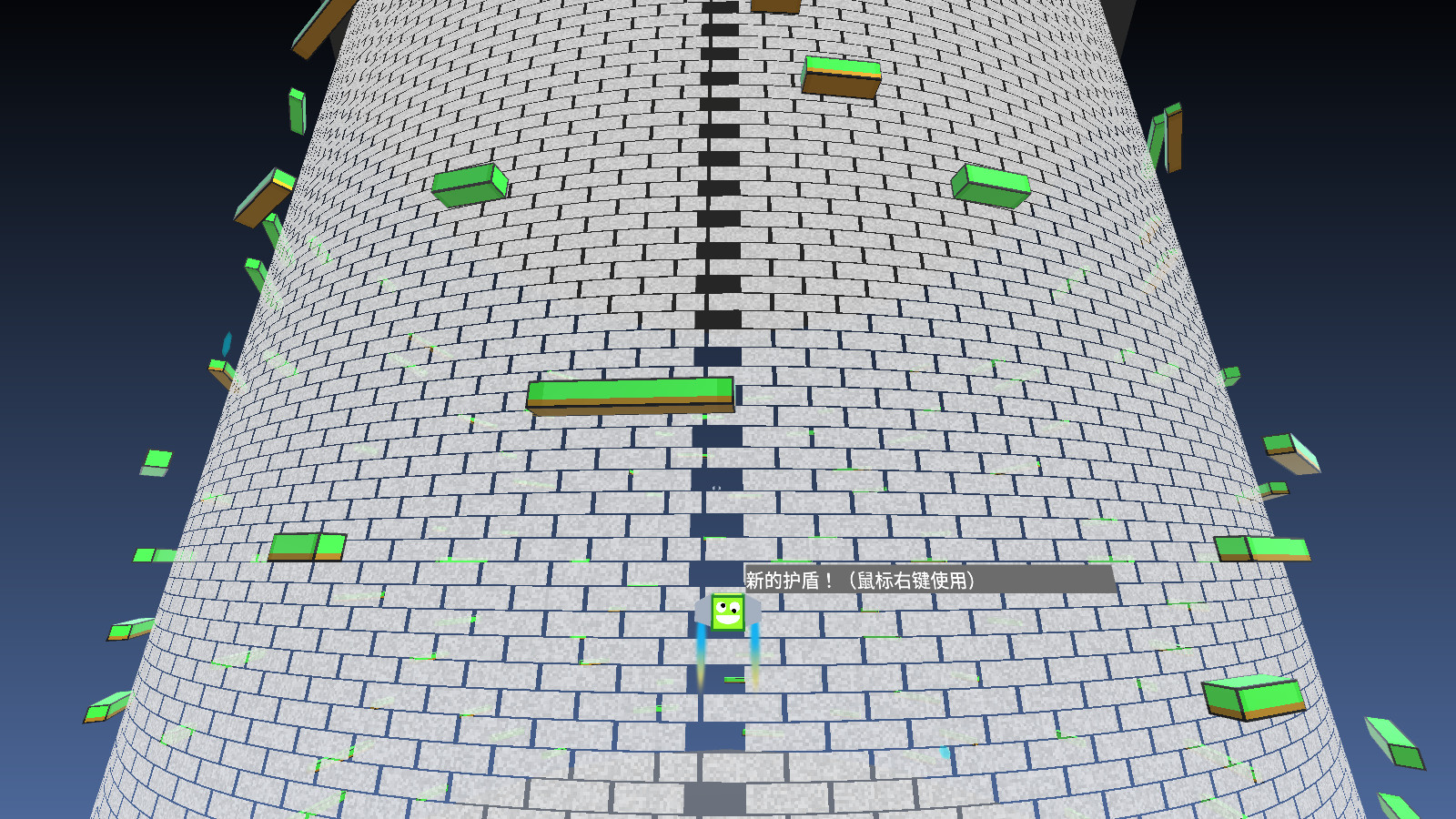Click the large green platform at bottom right
The height and width of the screenshot is (819, 1456).
pos(1256,699)
